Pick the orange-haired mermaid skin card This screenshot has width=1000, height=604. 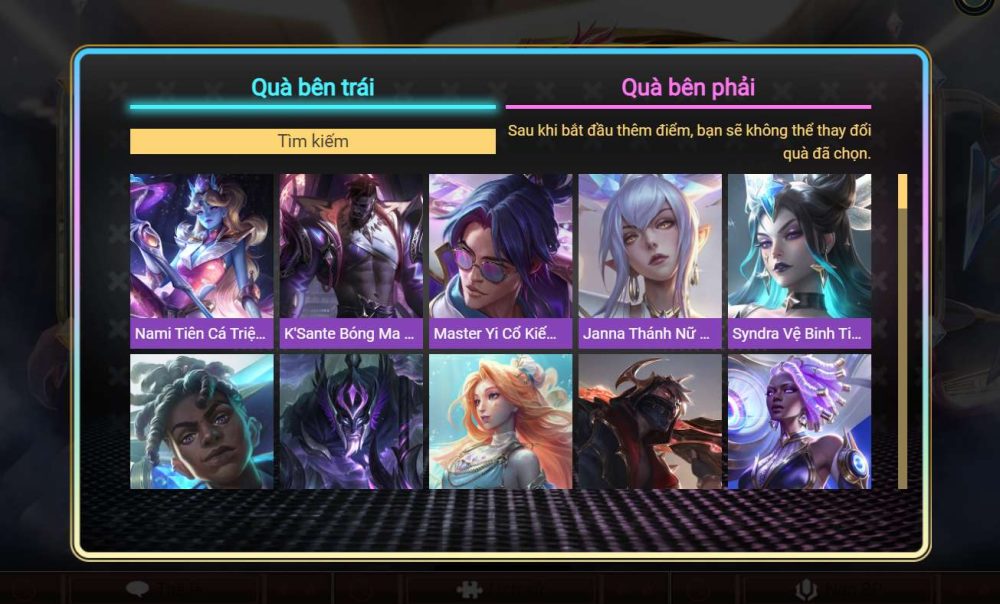tap(500, 421)
